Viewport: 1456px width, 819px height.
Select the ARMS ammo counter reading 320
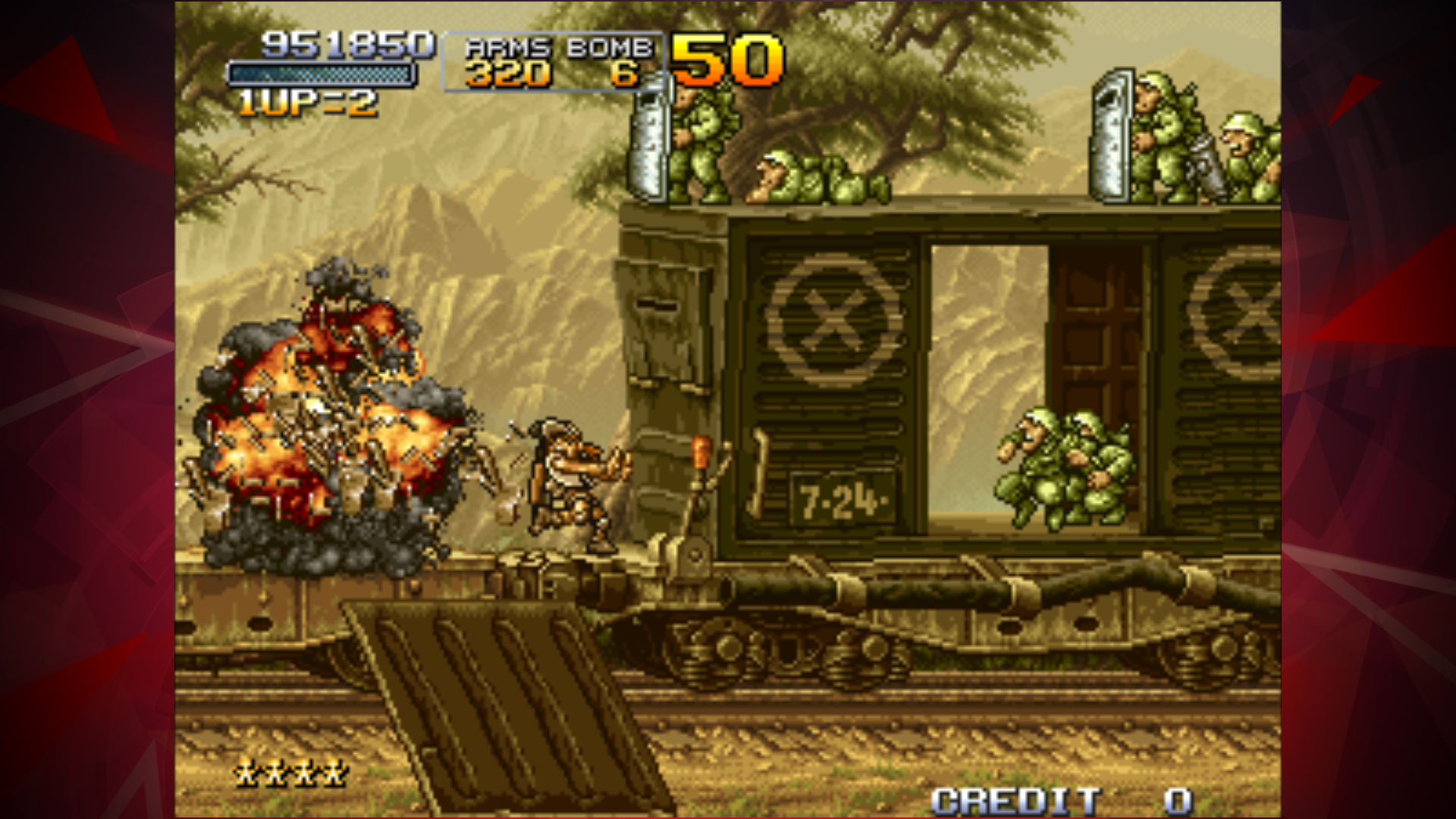(x=507, y=74)
